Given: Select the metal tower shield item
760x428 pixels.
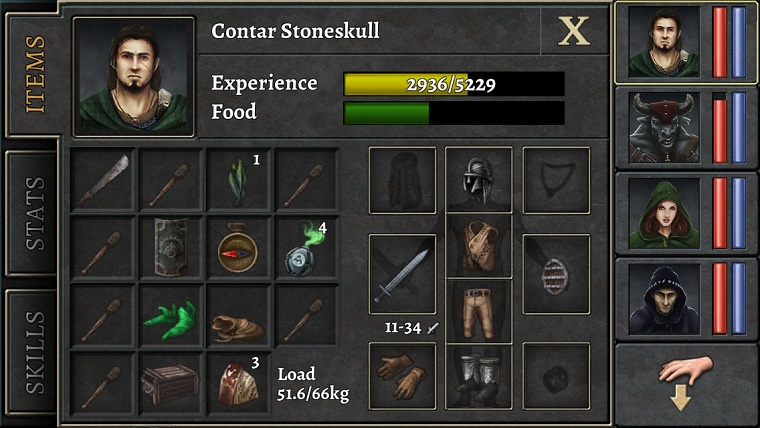Looking at the screenshot, I should 170,247.
